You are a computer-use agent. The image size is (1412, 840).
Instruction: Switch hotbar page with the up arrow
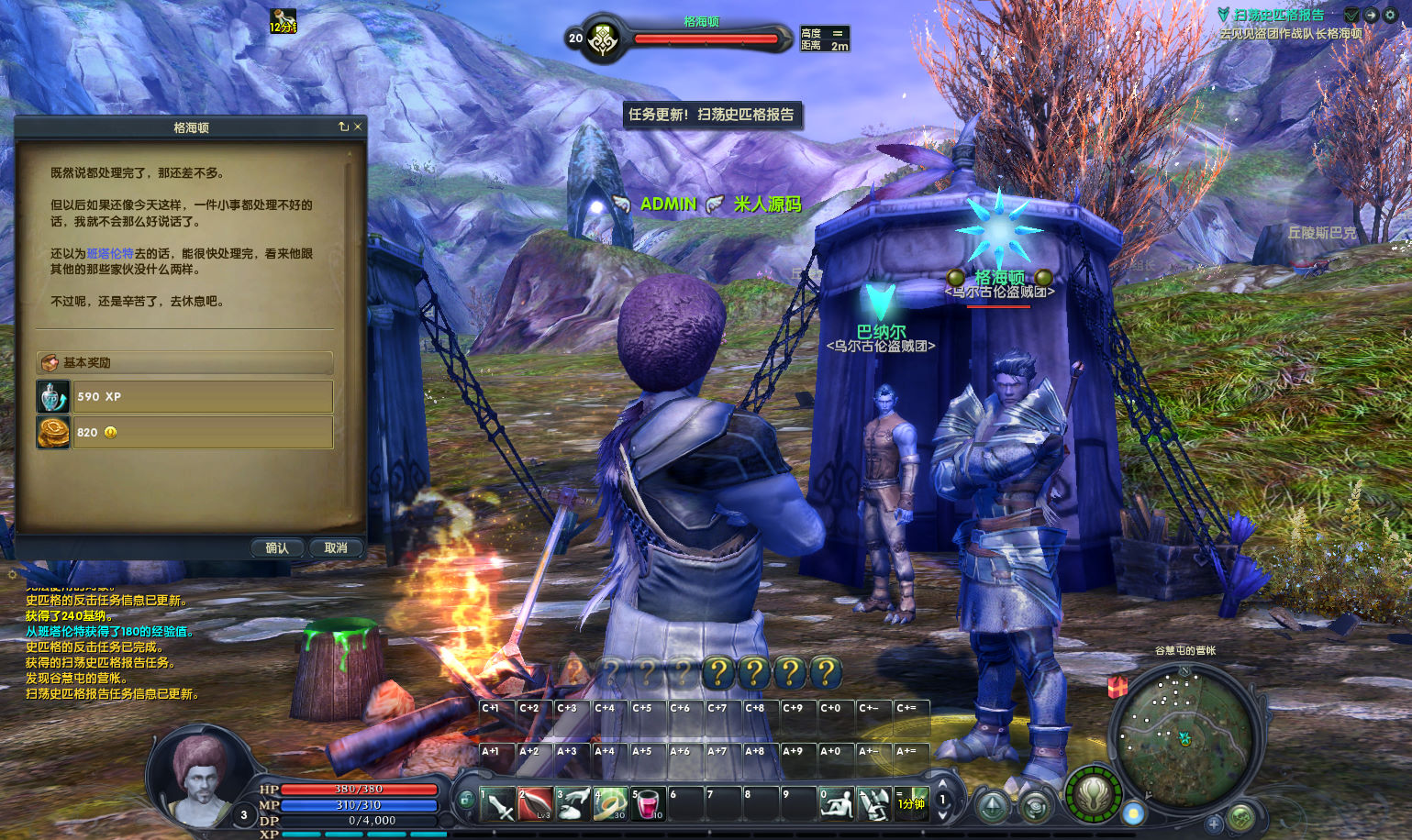(x=942, y=784)
